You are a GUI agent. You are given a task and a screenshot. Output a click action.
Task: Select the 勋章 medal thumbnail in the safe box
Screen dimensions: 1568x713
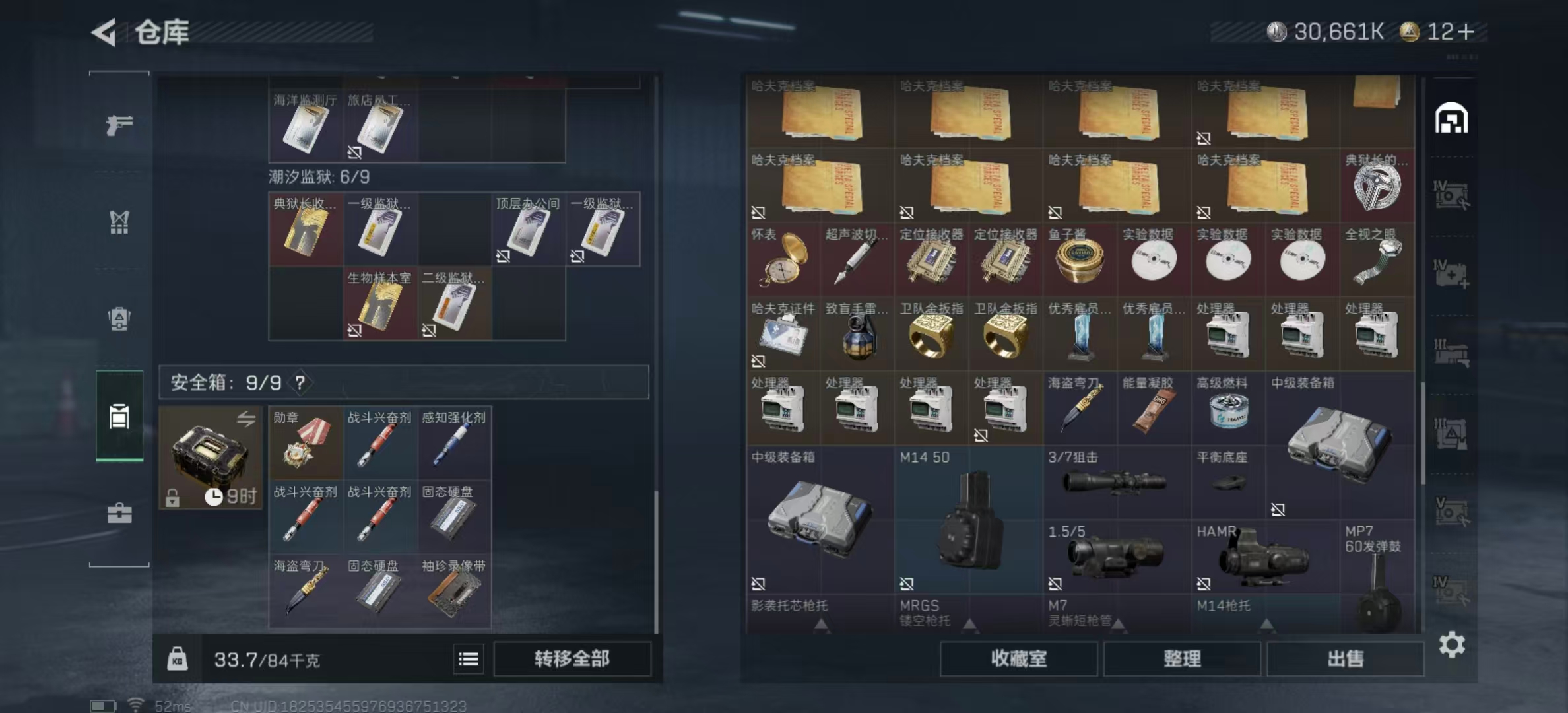coord(304,442)
